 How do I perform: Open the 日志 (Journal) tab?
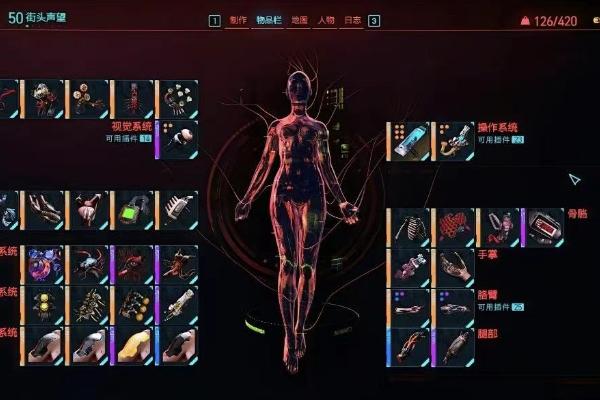(x=352, y=20)
